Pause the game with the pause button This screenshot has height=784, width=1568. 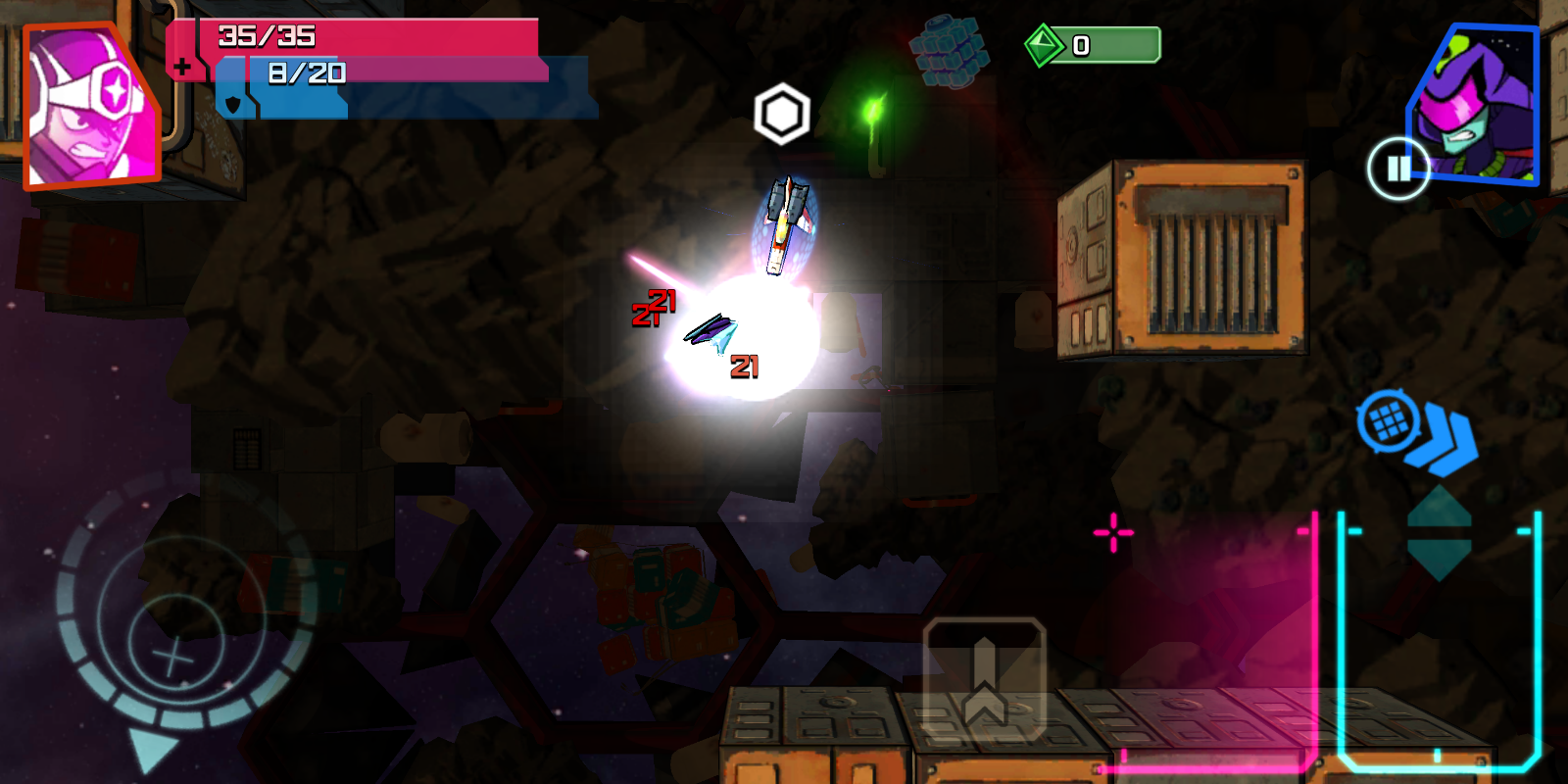1398,169
